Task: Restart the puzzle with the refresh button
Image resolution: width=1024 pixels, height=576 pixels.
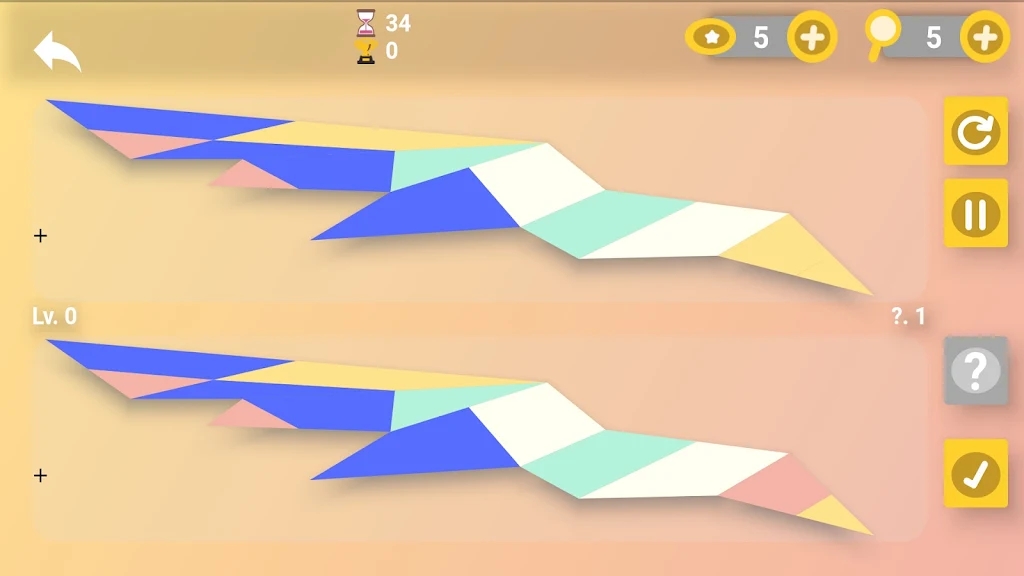Action: click(976, 131)
